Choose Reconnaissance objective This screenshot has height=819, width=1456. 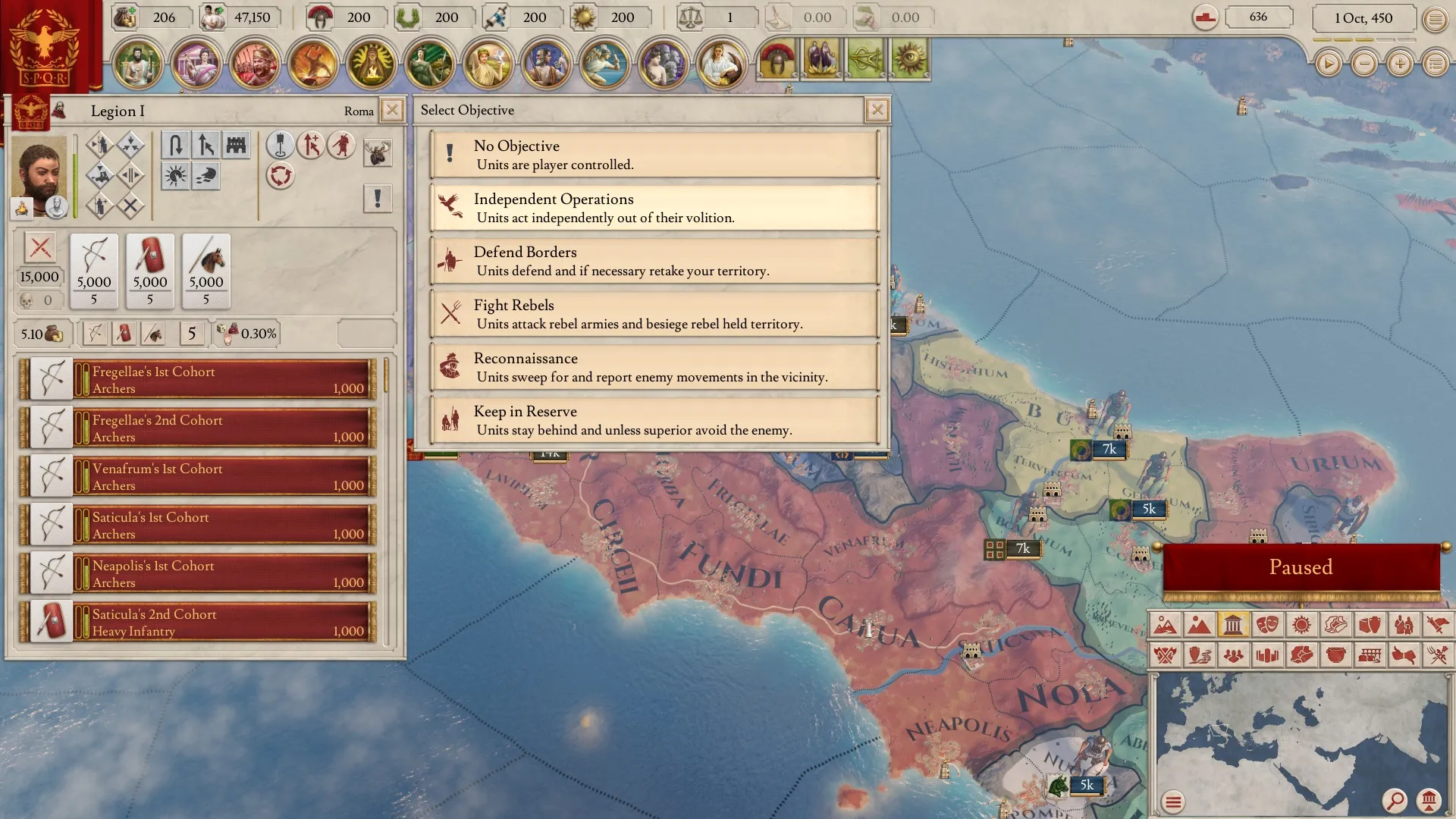654,367
